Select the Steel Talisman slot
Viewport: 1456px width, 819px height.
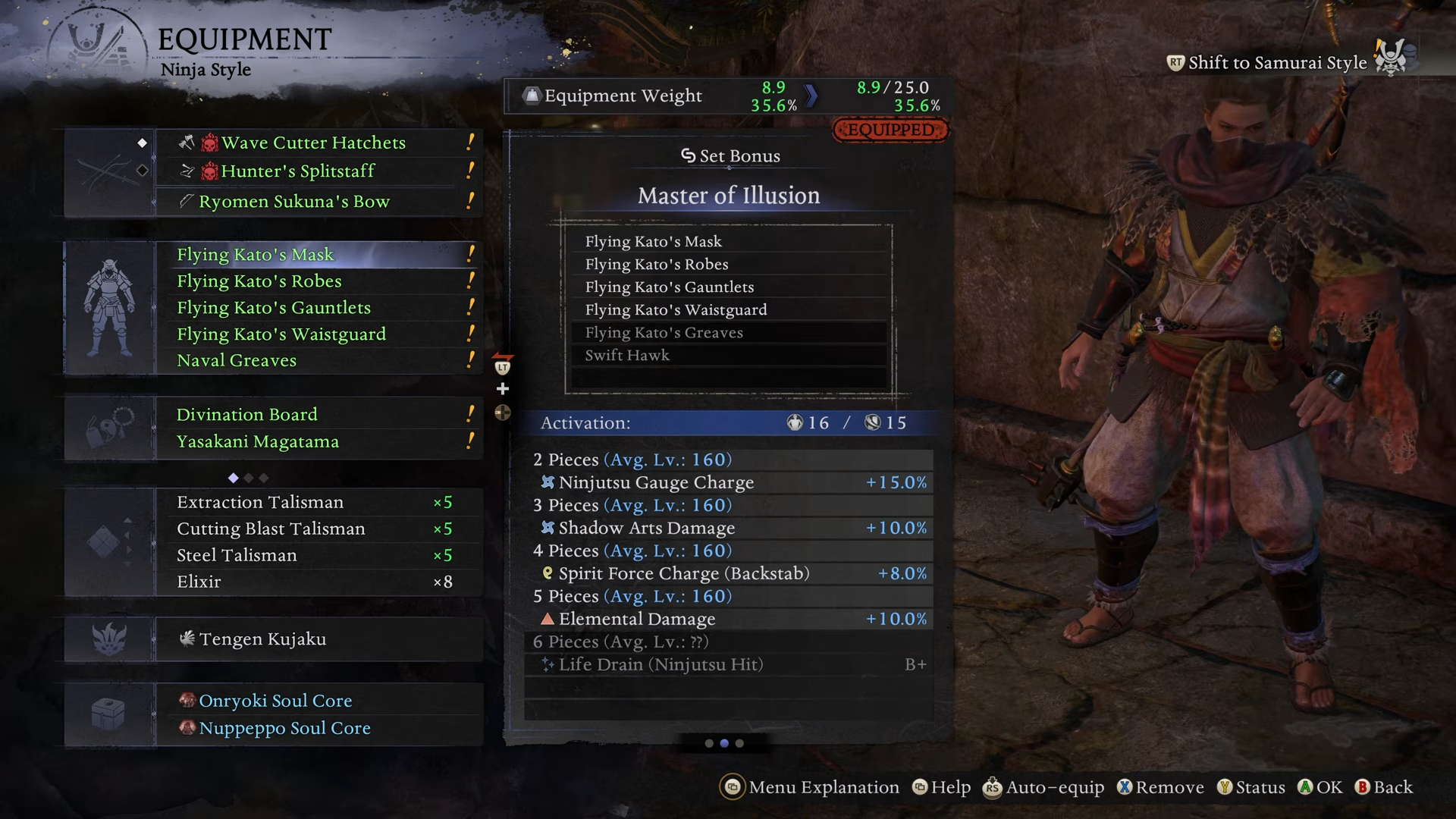tap(237, 556)
